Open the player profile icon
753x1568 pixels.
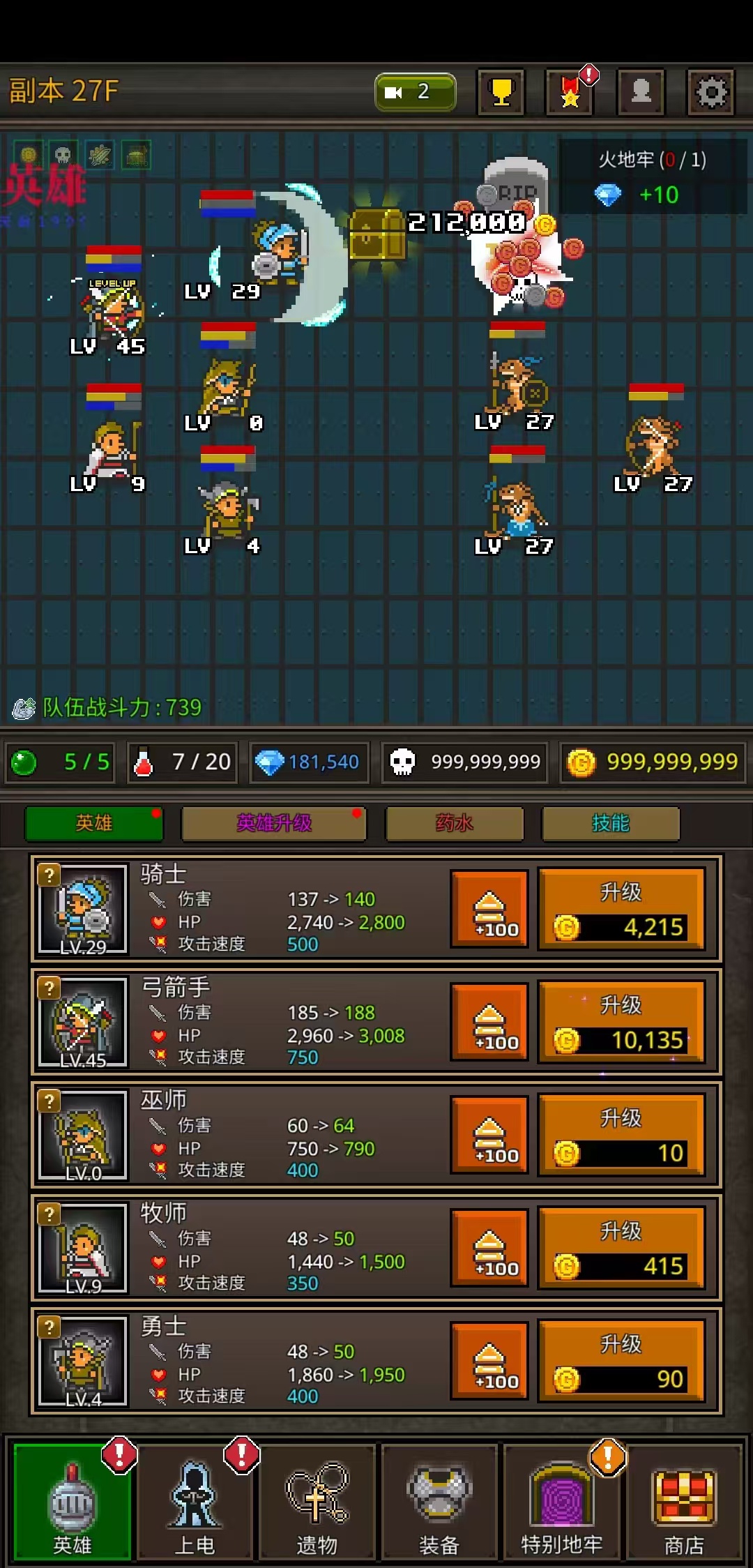tap(641, 92)
